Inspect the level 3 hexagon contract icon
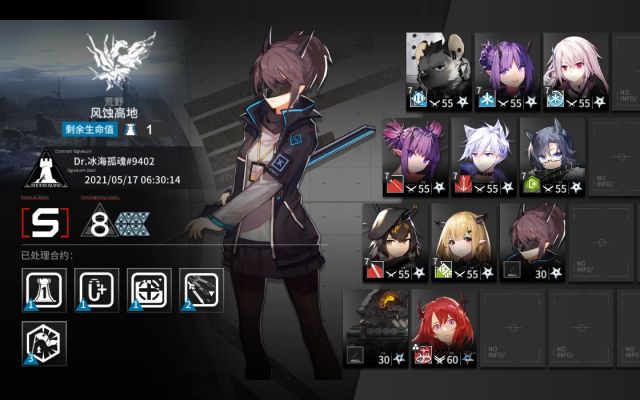640x400 pixels. click(x=43, y=341)
